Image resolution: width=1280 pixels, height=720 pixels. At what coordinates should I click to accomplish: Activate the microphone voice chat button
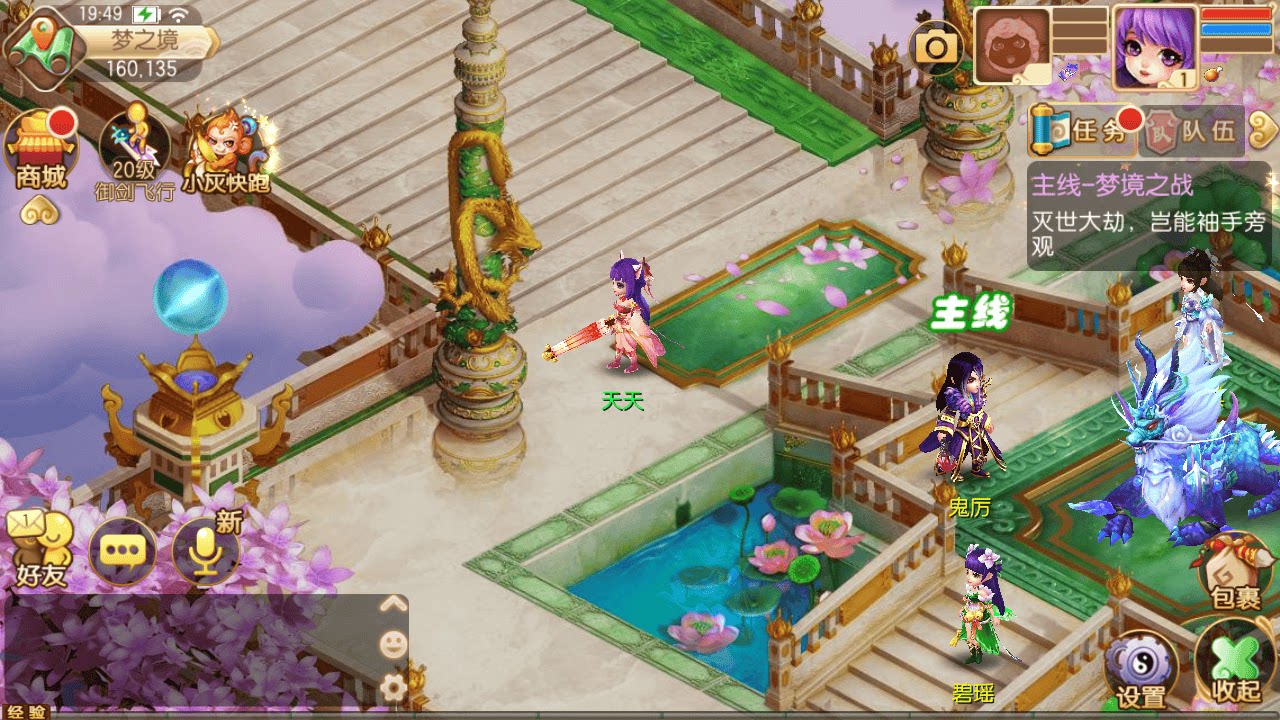tap(206, 552)
